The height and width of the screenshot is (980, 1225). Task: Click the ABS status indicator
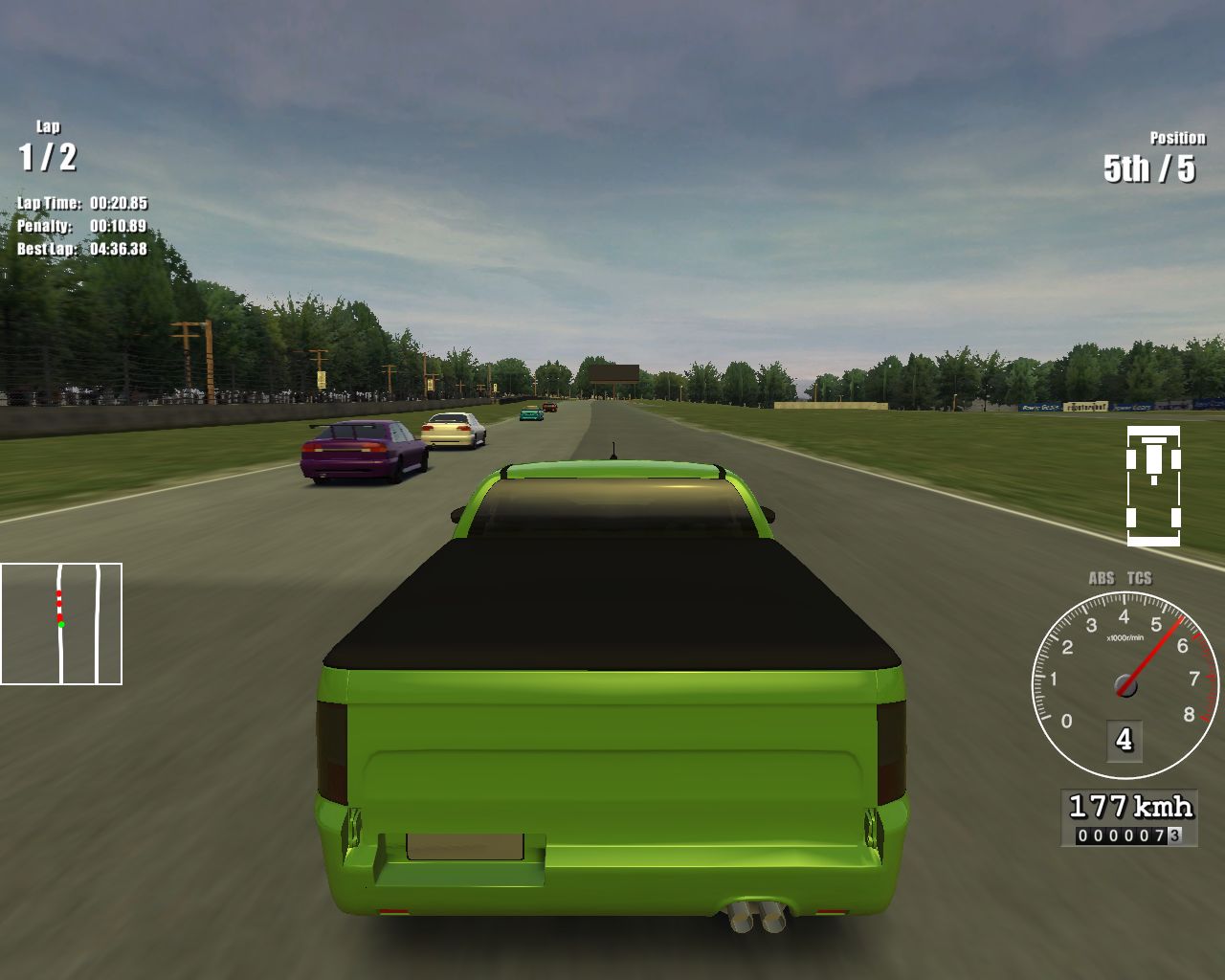click(1102, 578)
